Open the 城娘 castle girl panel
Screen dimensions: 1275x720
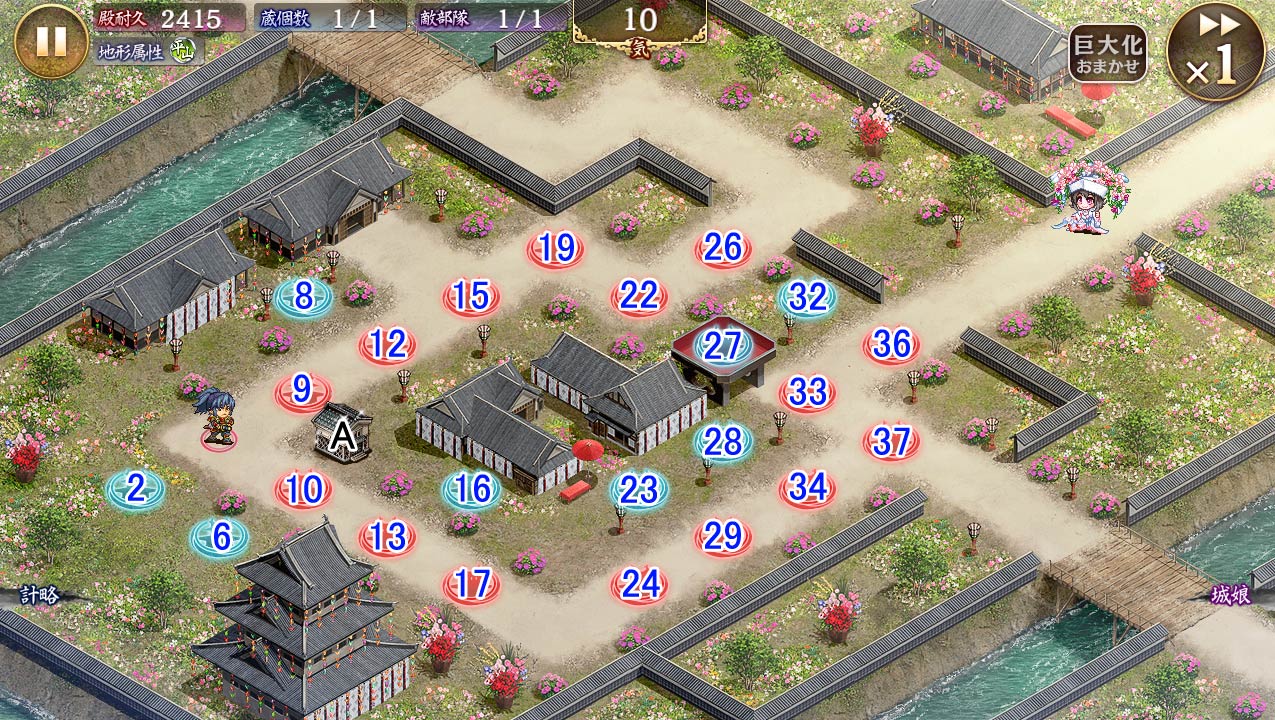(1231, 596)
